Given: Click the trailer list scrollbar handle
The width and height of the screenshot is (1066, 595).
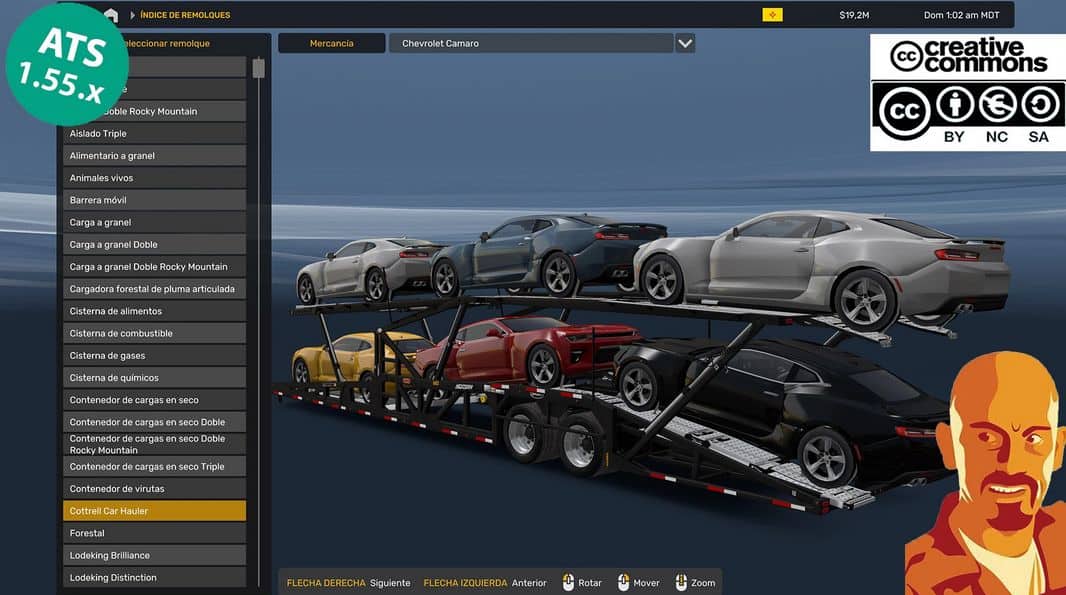Looking at the screenshot, I should click(258, 68).
